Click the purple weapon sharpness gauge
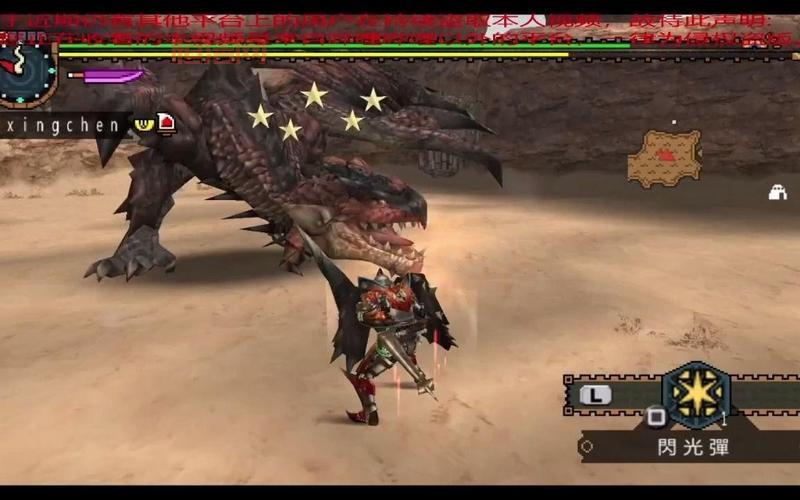Screen dimensions: 800x500 click(x=107, y=75)
